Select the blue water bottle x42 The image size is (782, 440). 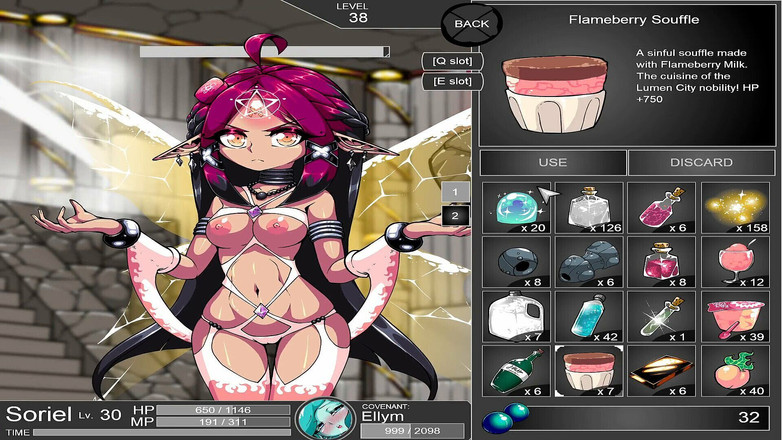[x=588, y=316]
